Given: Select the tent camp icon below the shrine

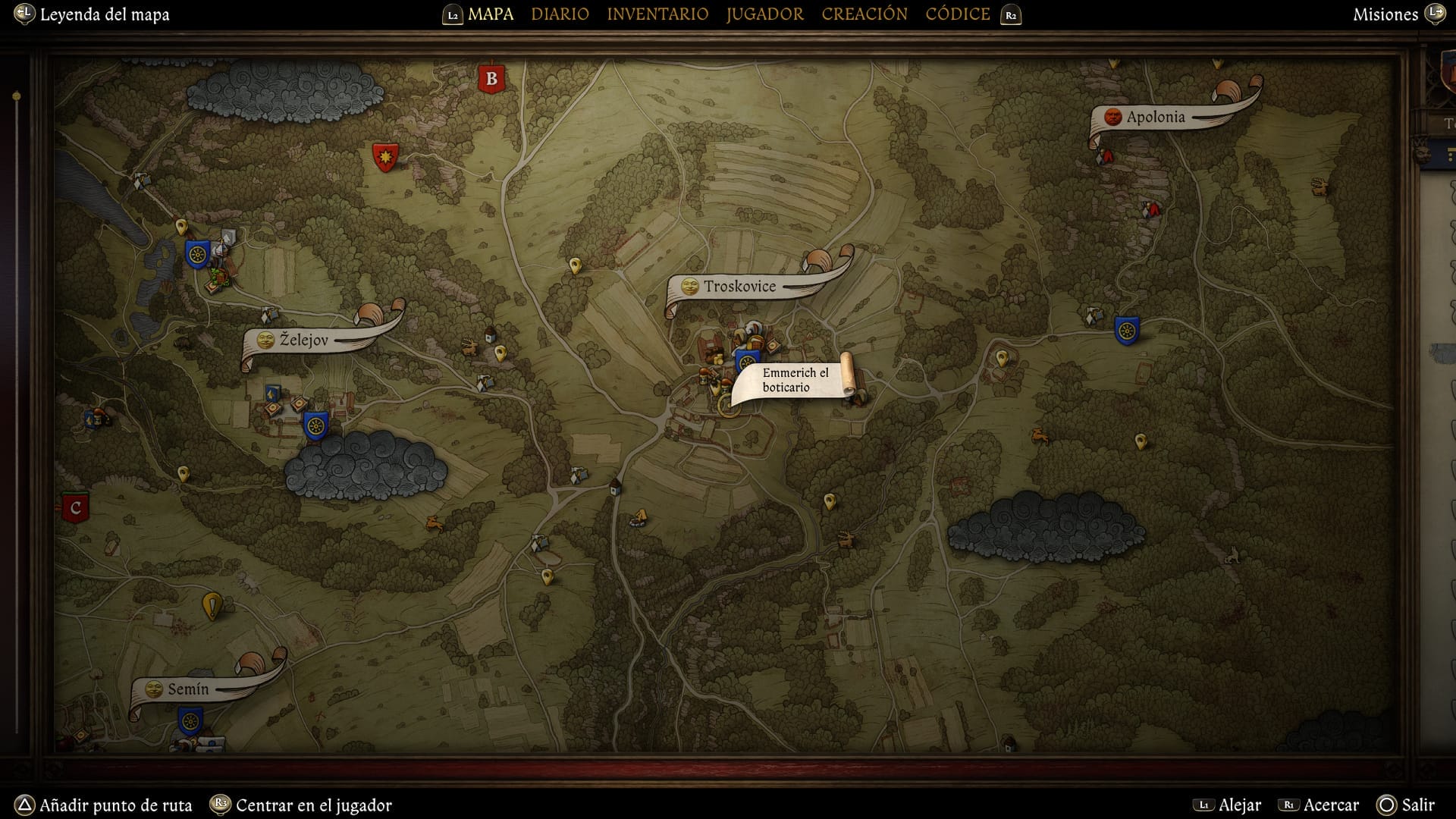Looking at the screenshot, I should click(x=639, y=517).
